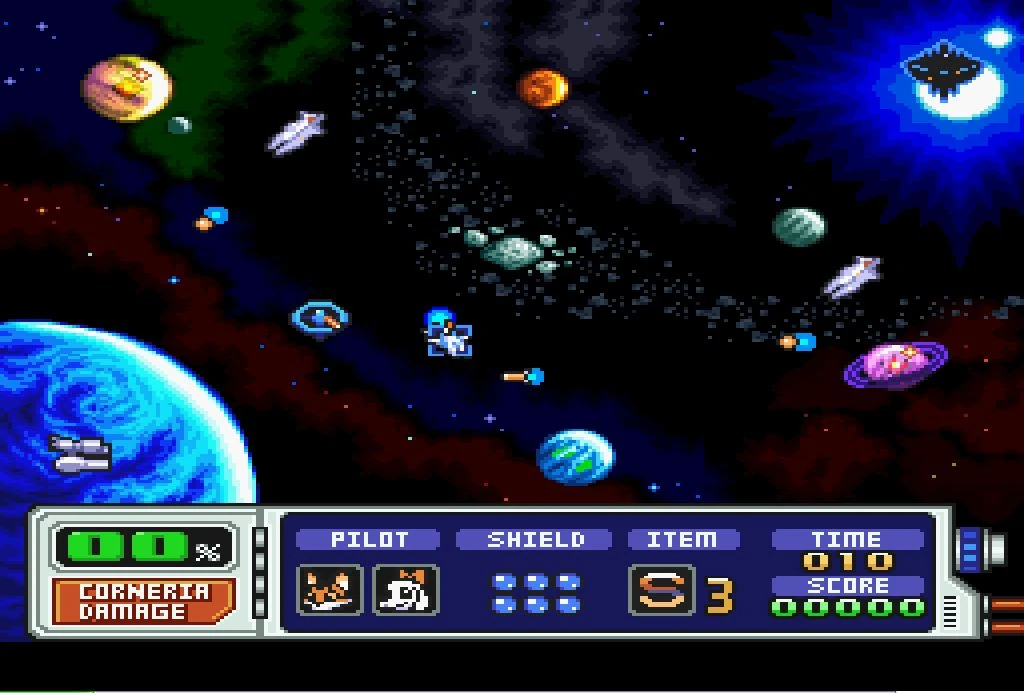This screenshot has width=1024, height=693.
Task: Select the Fox pilot portrait
Action: coord(330,590)
